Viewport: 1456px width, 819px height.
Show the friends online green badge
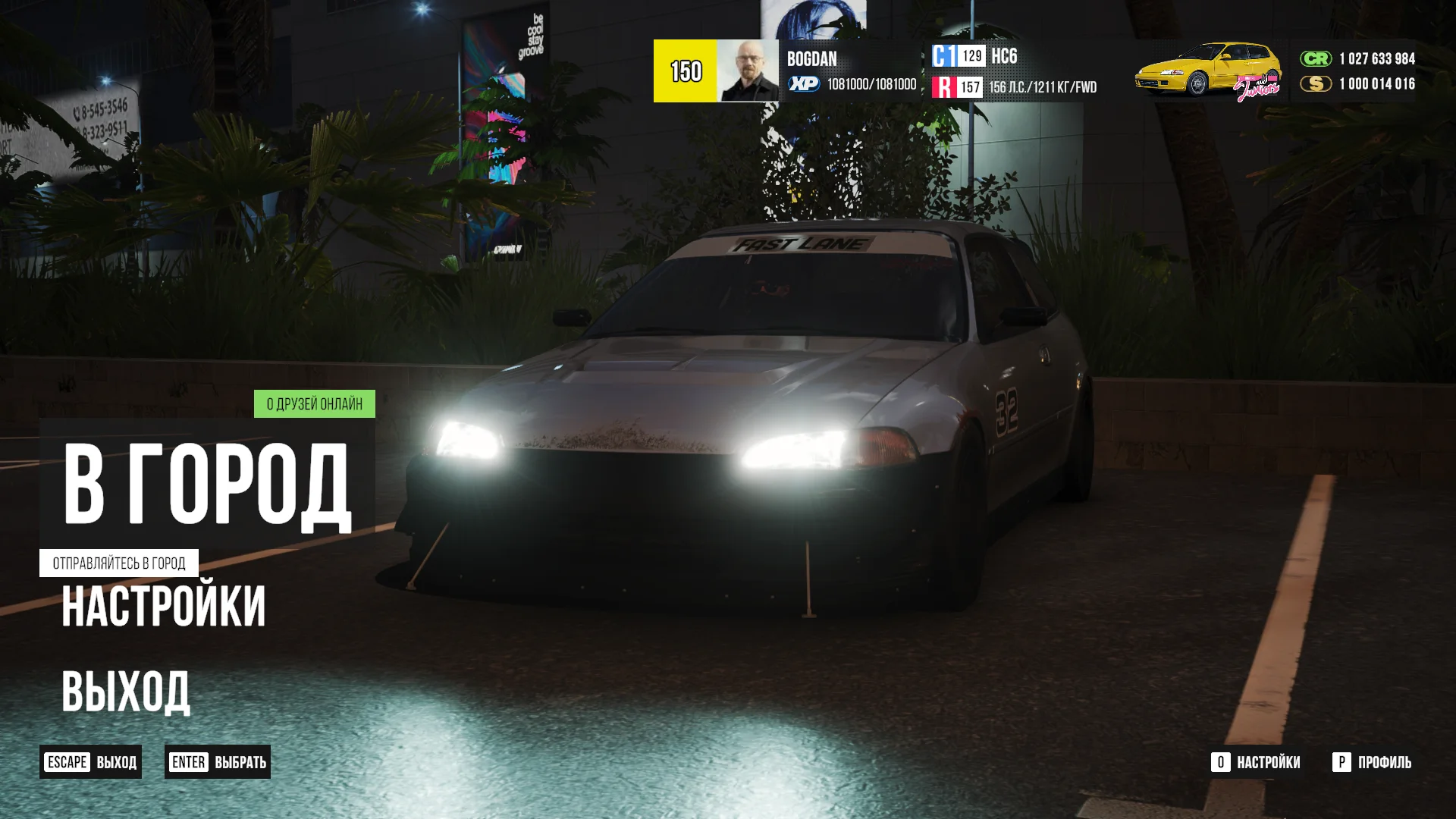click(x=314, y=404)
